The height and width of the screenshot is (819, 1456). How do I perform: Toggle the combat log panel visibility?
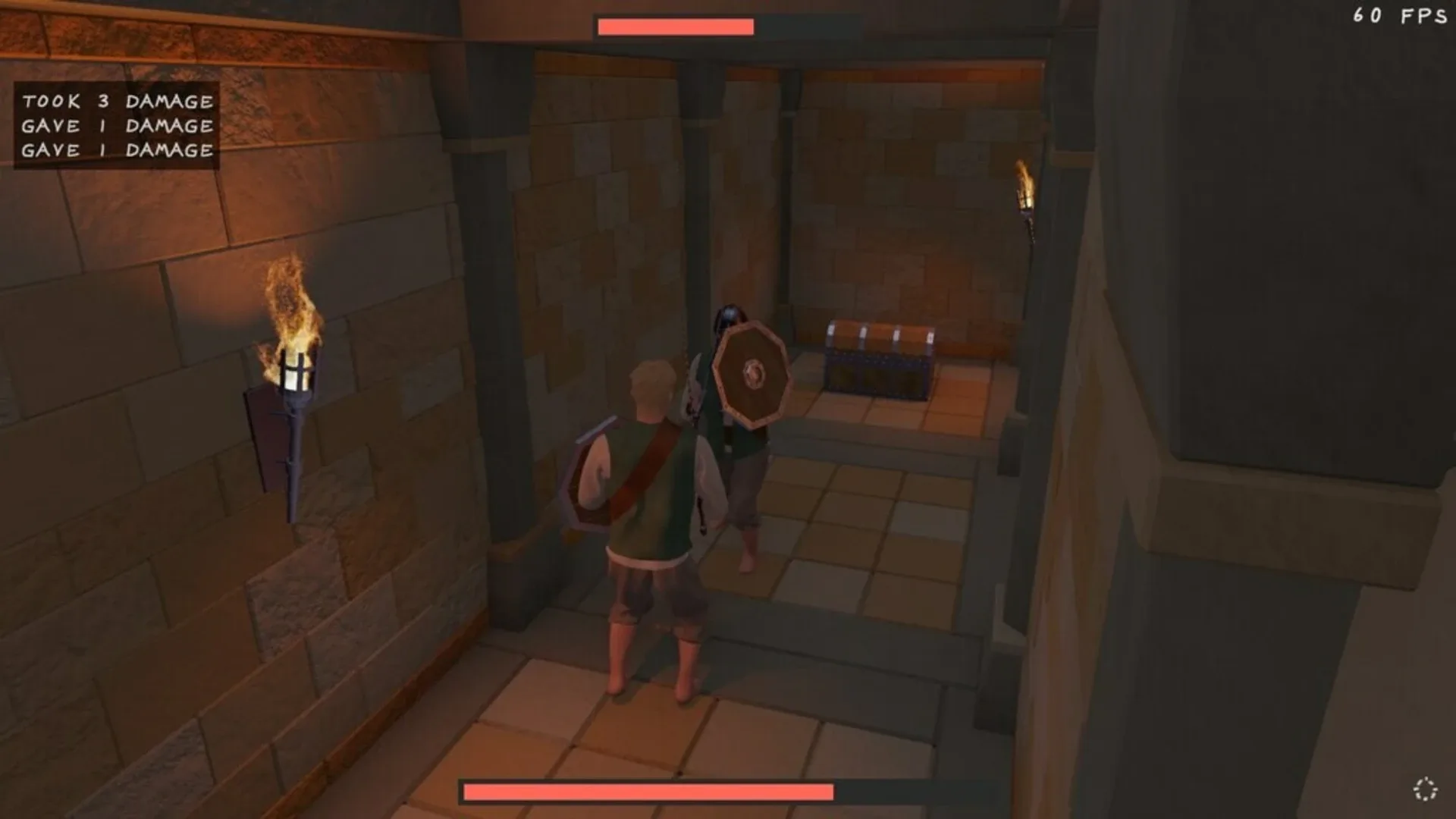(x=118, y=125)
